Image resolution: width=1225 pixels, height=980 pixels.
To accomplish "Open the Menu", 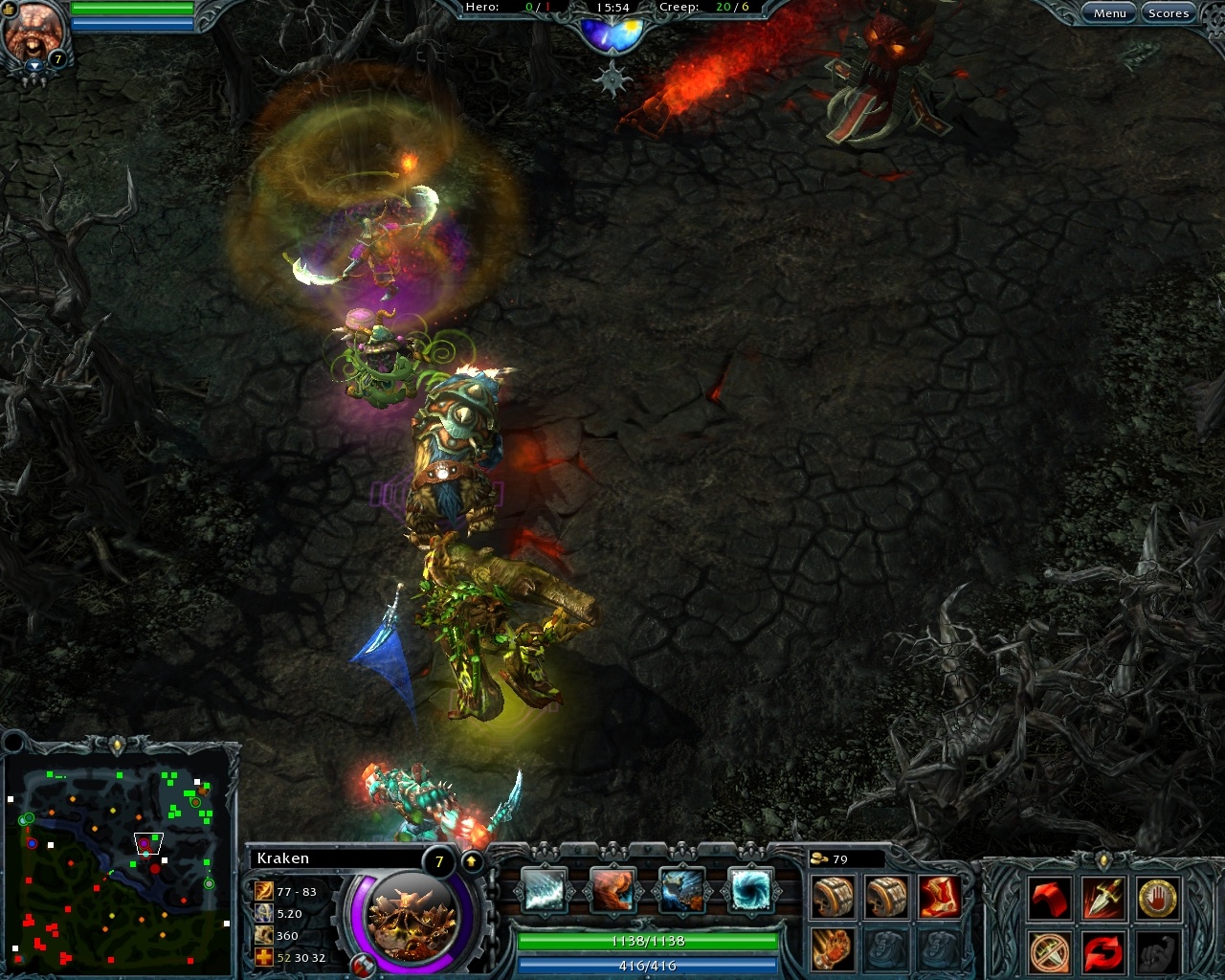I will (x=1109, y=12).
